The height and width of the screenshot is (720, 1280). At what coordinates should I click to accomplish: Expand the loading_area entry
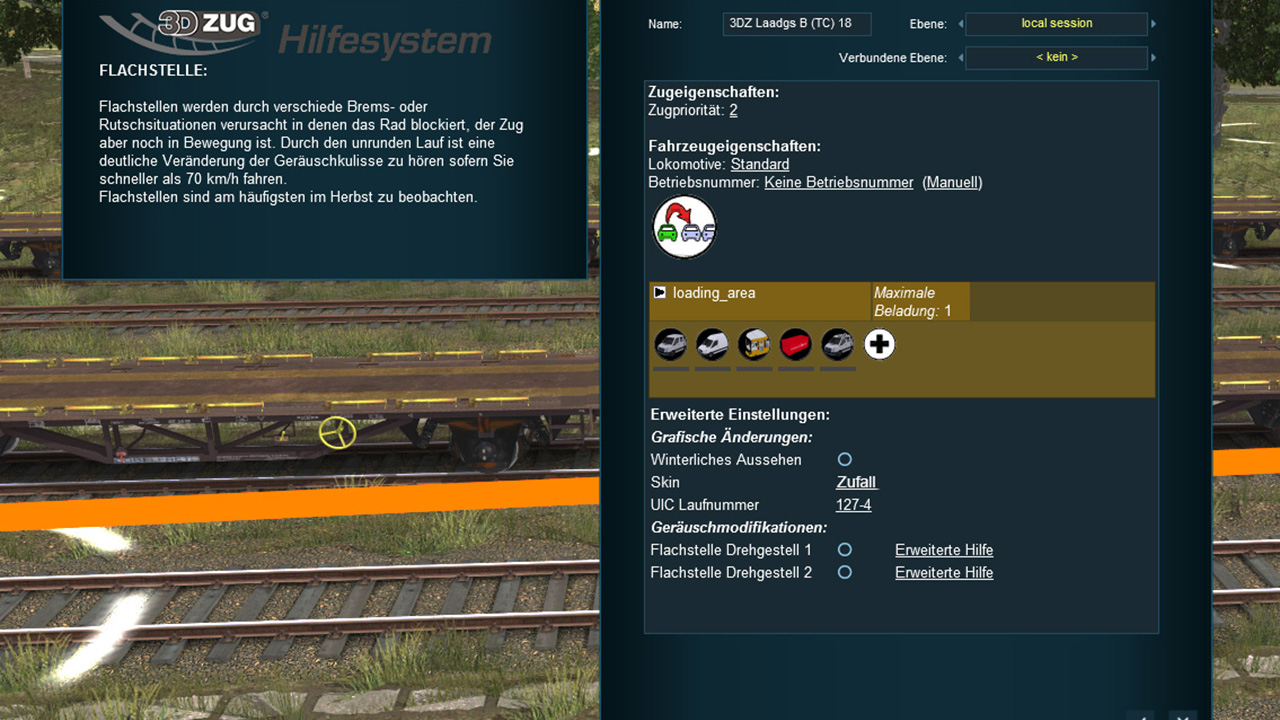[x=659, y=292]
